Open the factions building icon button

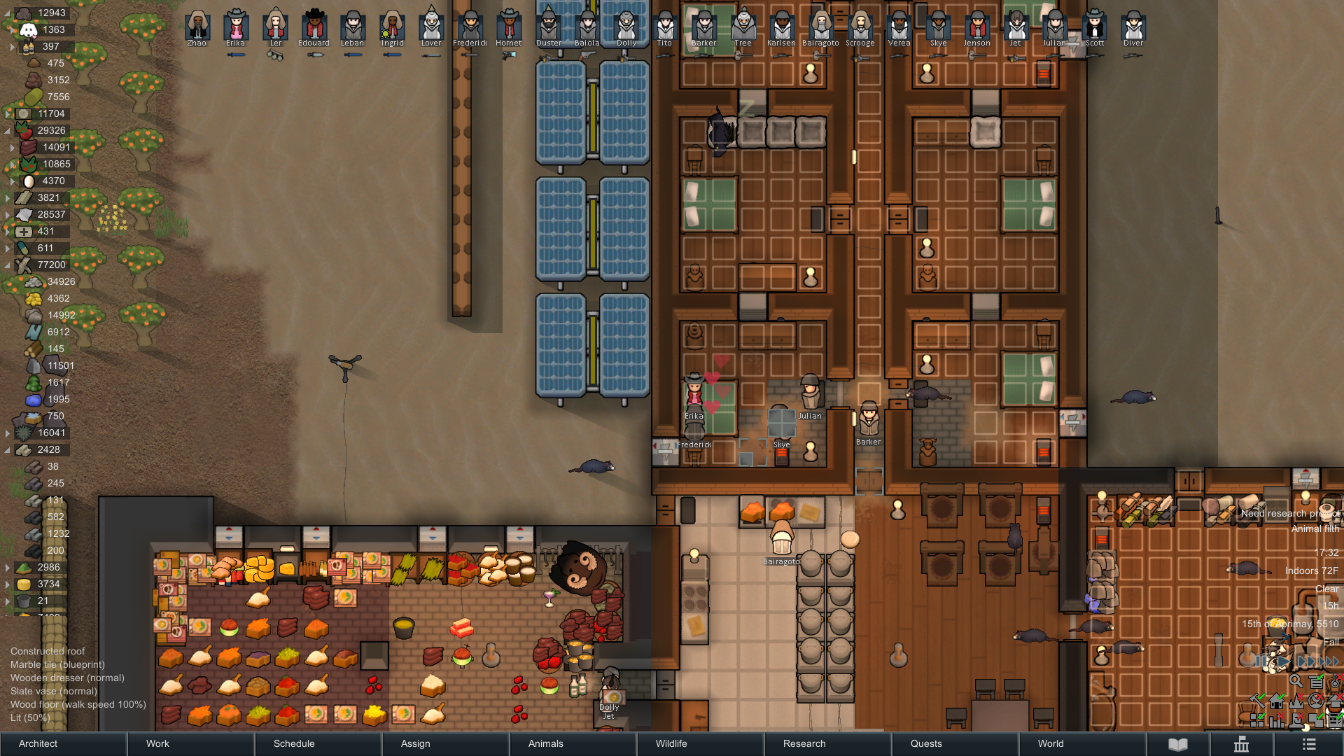1241,744
